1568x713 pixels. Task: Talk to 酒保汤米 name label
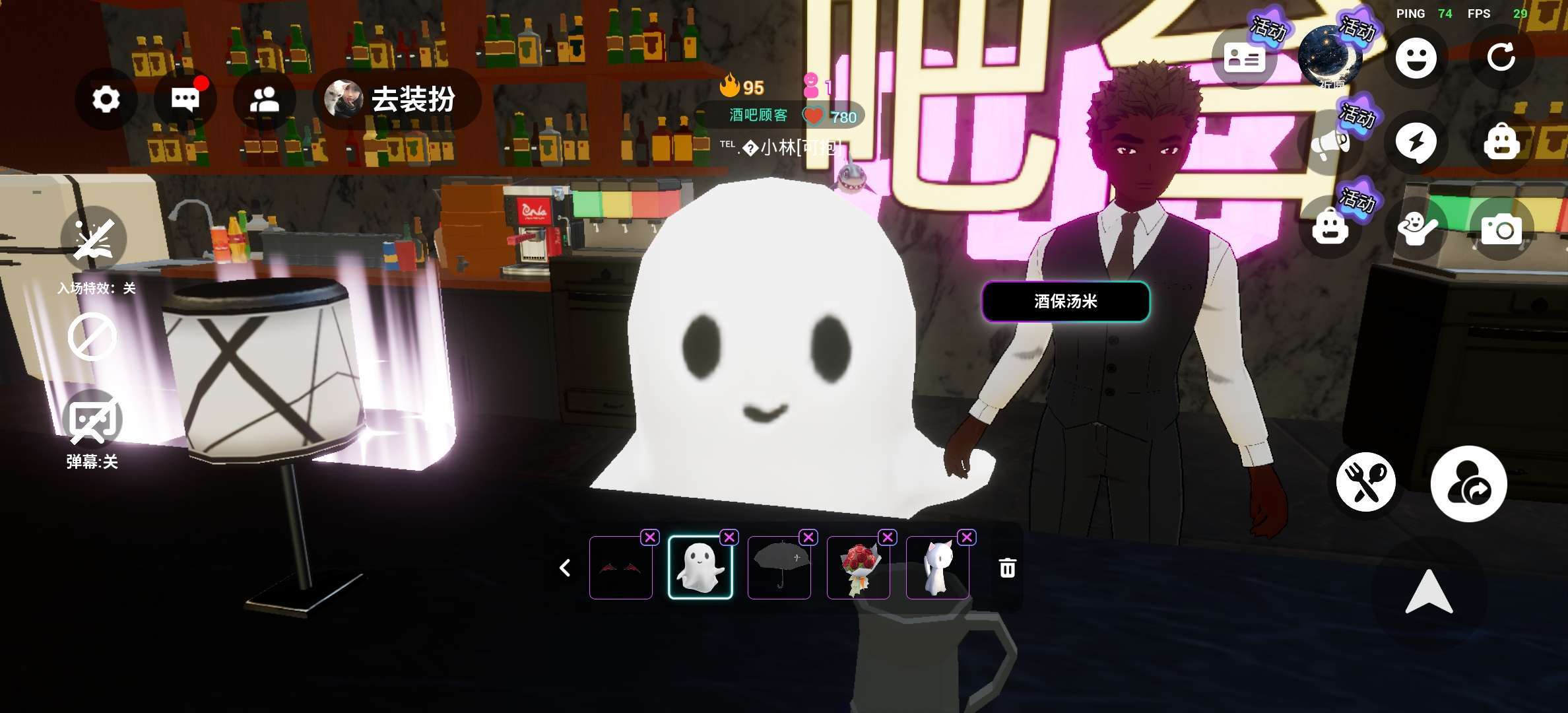pos(1065,302)
